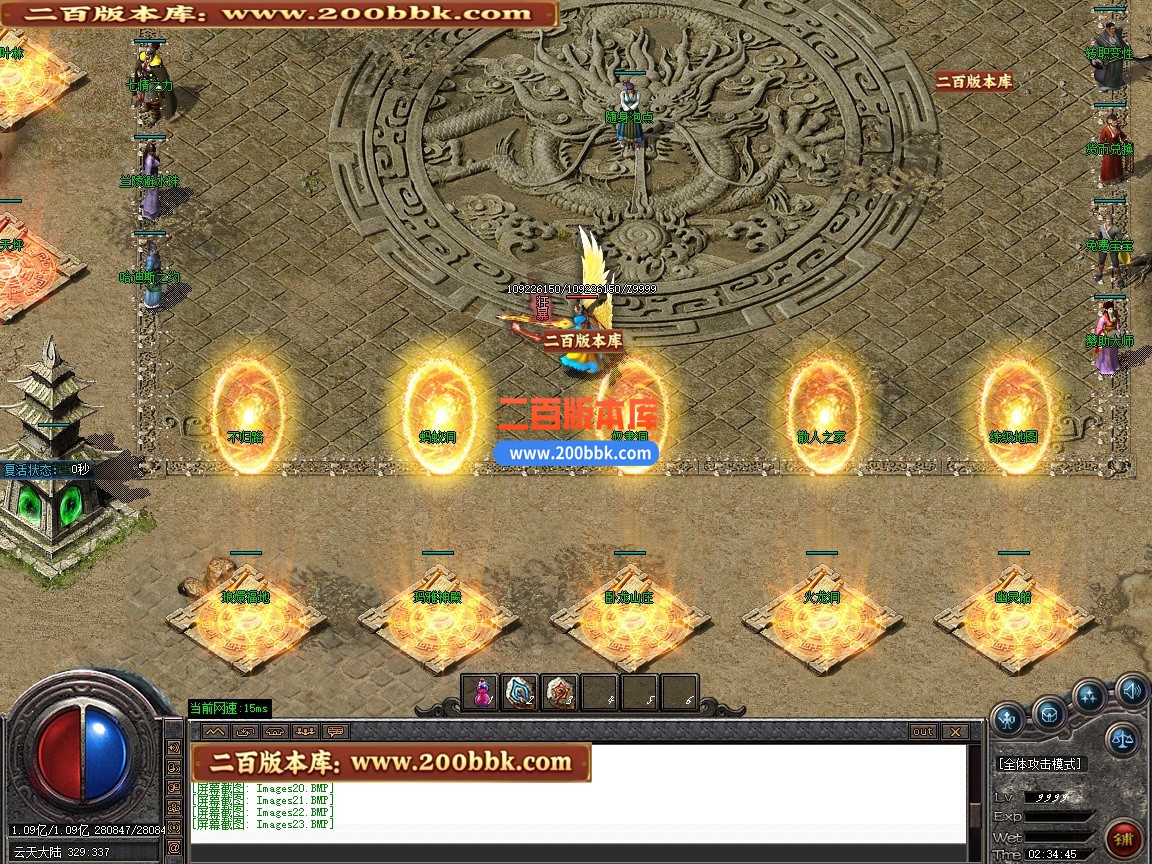The width and height of the screenshot is (1152, 864).
Task: Click the group-of-people chat toolbar button
Action: tap(305, 732)
